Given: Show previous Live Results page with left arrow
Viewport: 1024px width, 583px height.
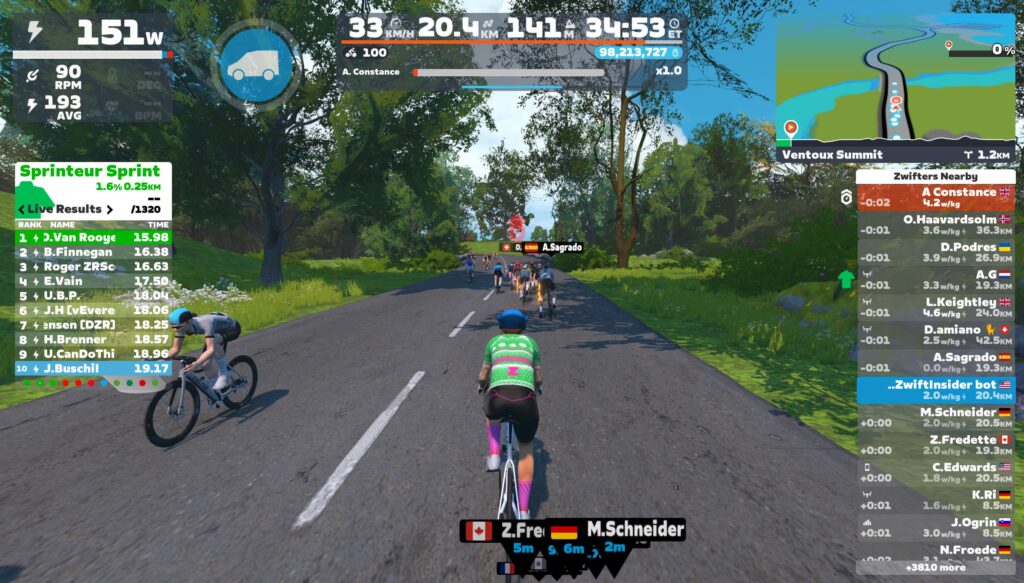Looking at the screenshot, I should 21,209.
